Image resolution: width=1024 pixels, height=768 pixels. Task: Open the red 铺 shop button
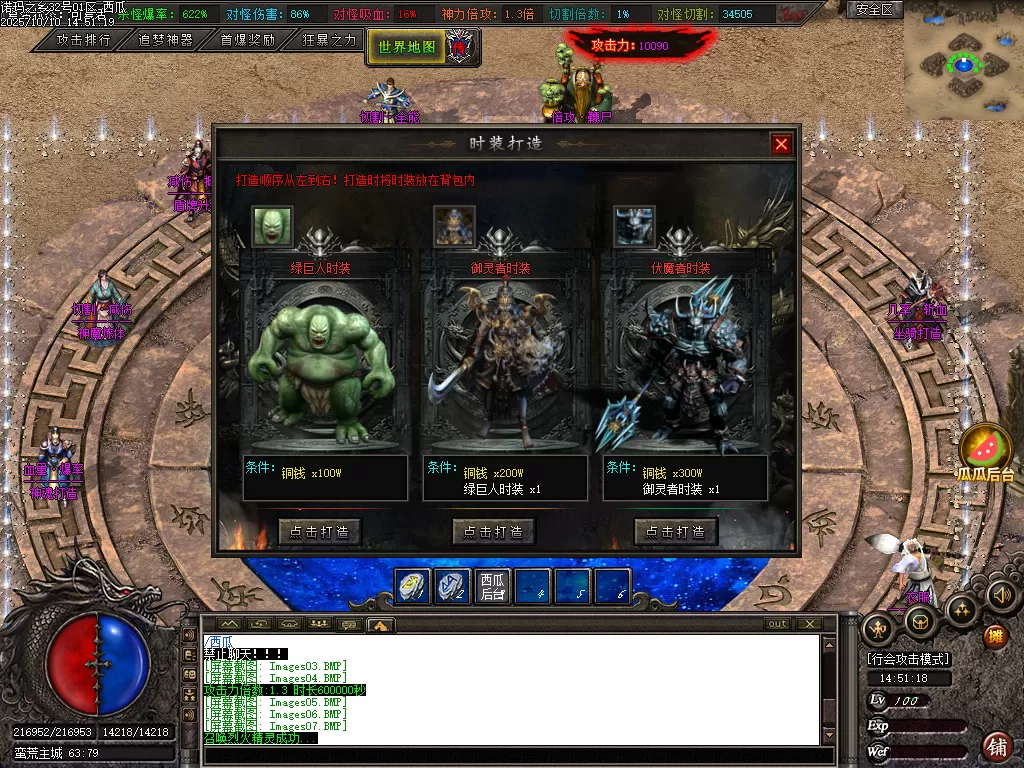coord(997,745)
